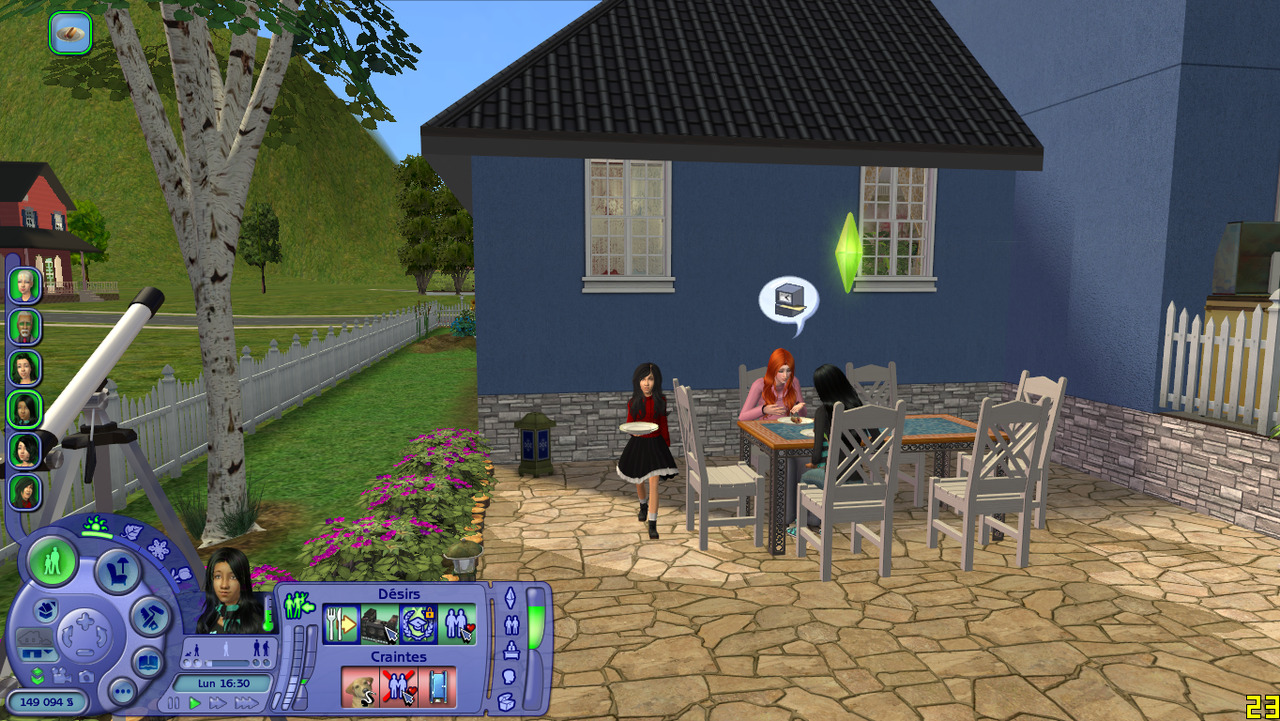Take a snapshot with the camera icon

coord(84,676)
